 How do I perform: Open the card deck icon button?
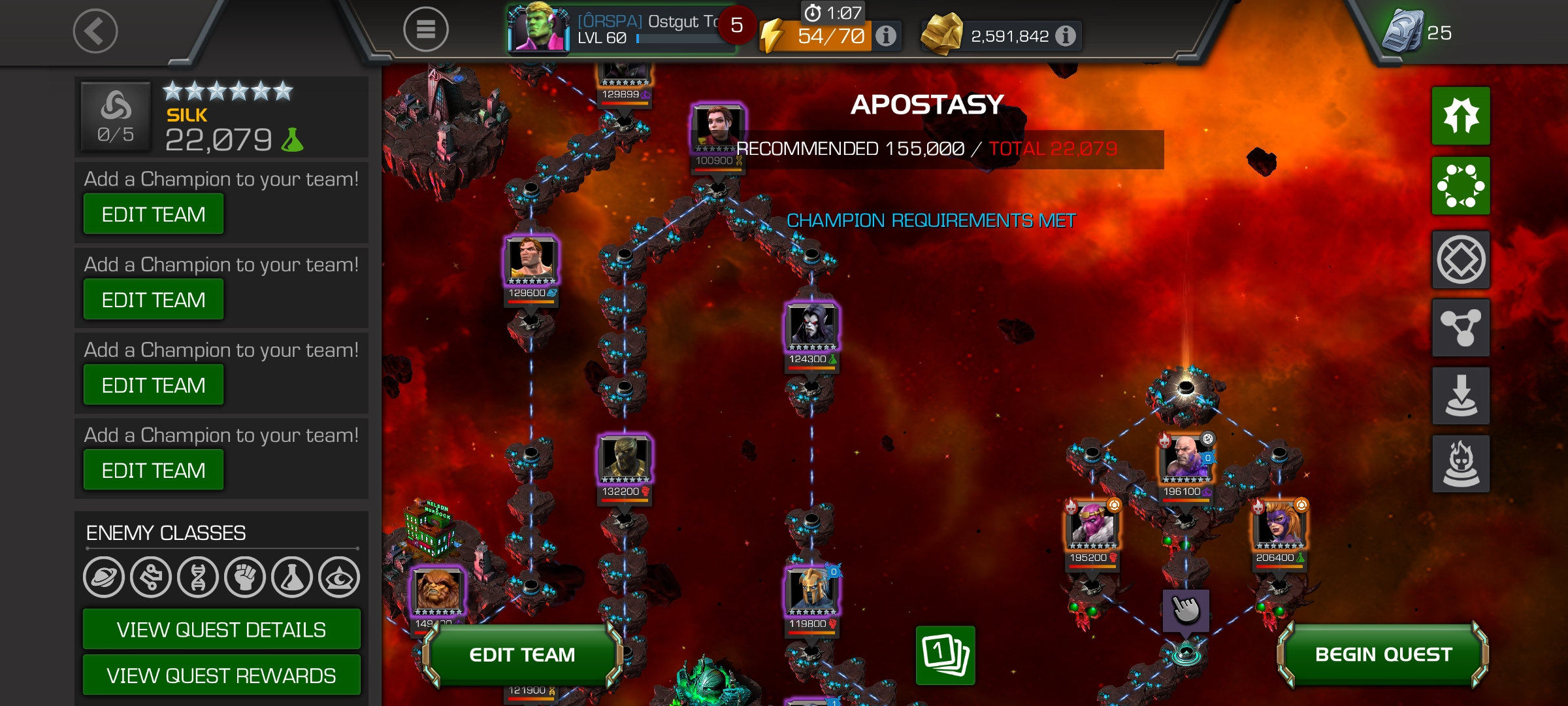pyautogui.click(x=945, y=655)
